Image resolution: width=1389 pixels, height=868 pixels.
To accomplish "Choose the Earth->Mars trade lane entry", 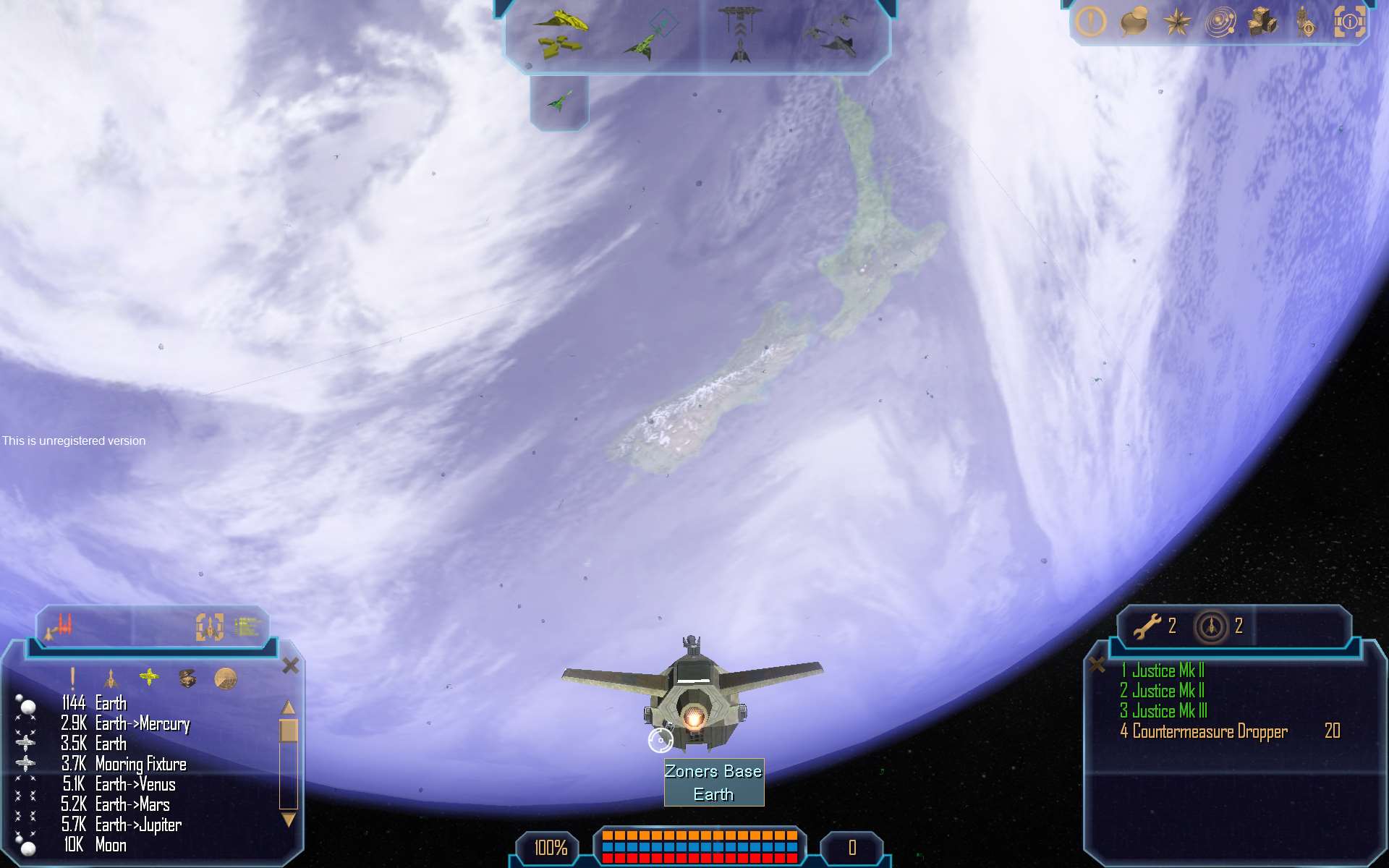I will click(x=132, y=804).
